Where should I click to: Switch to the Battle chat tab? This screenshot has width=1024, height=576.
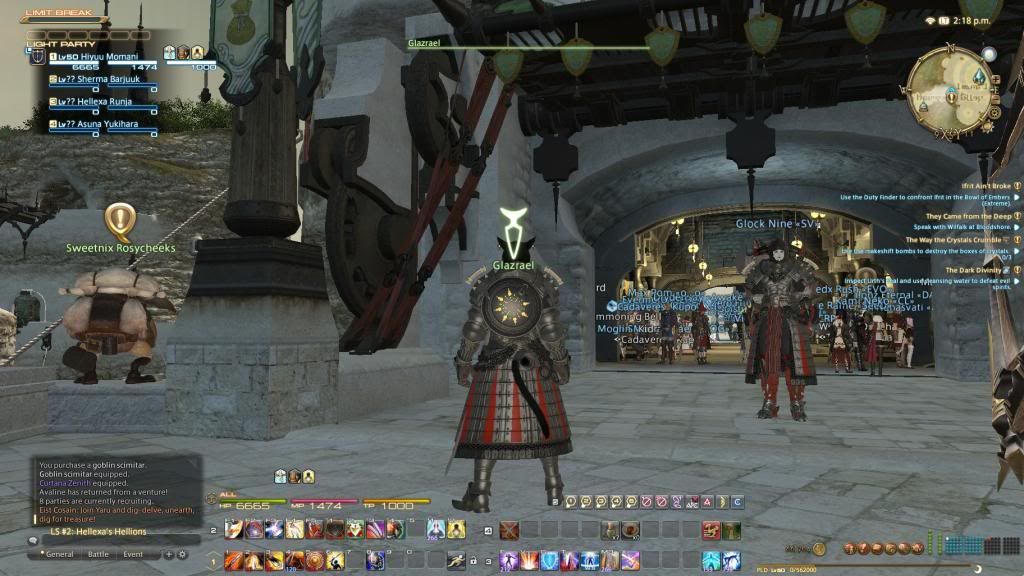(x=98, y=554)
